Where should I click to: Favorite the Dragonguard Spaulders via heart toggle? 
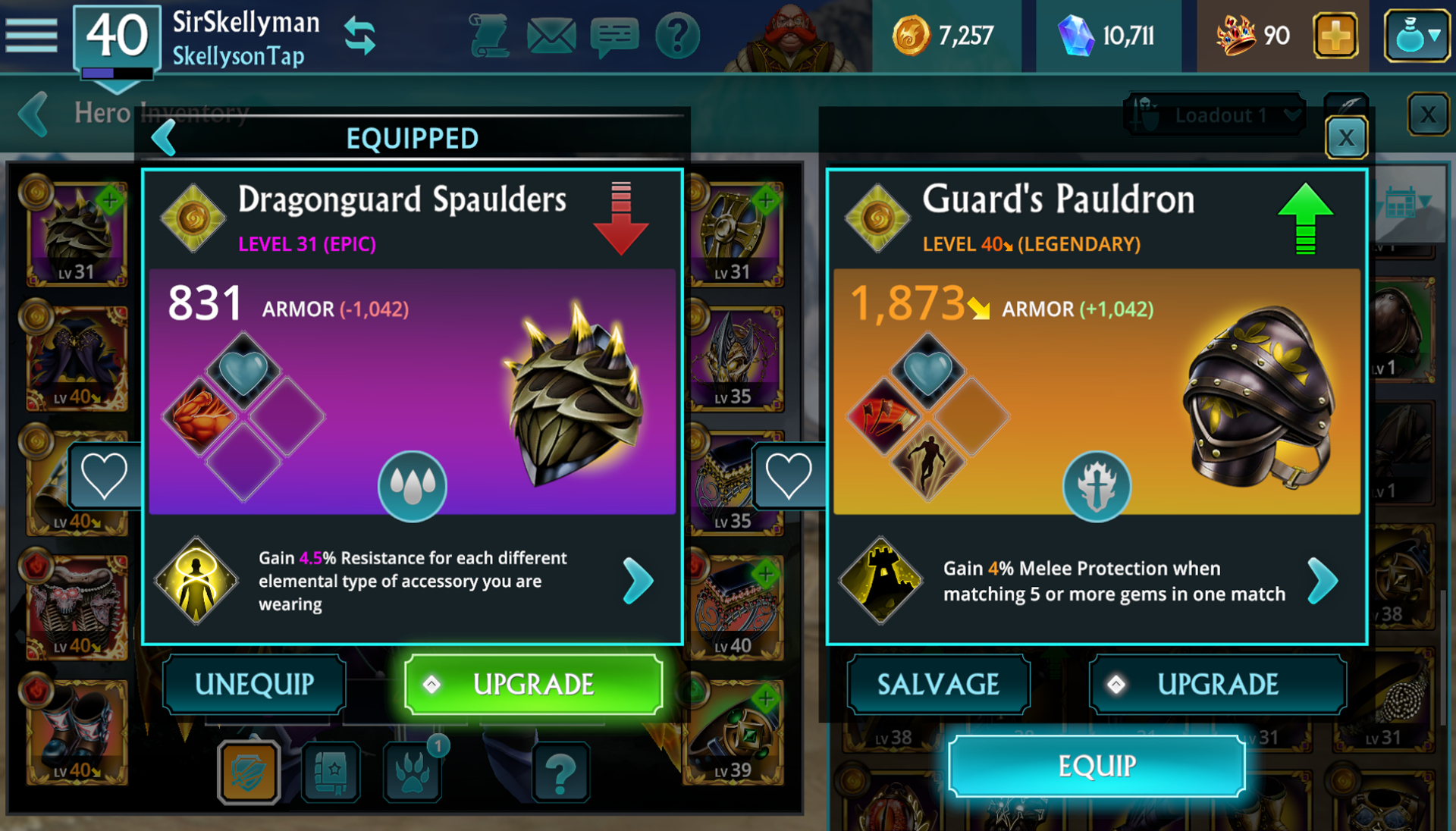pos(105,474)
